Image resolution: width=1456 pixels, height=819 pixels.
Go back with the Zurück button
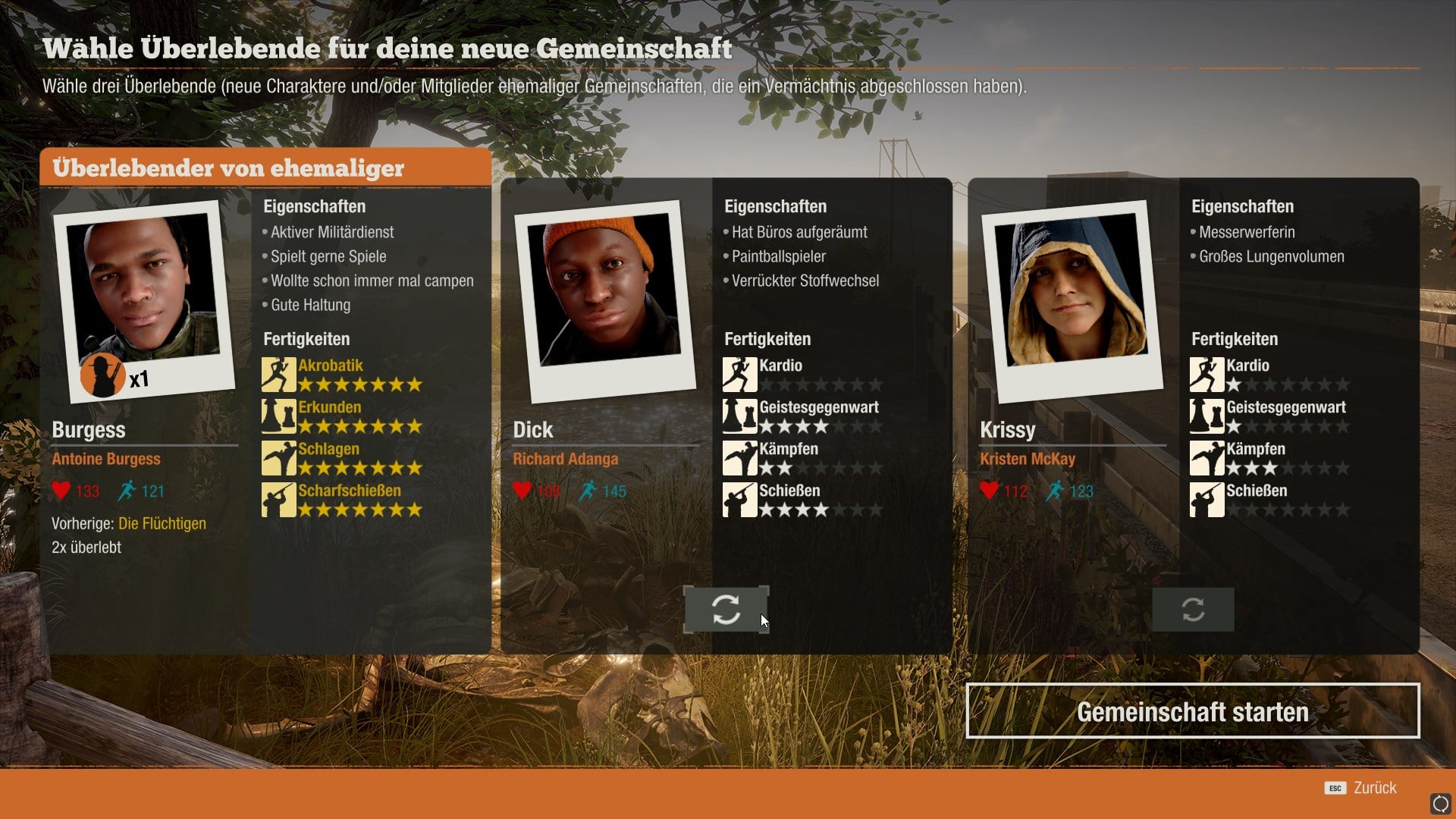pyautogui.click(x=1362, y=788)
